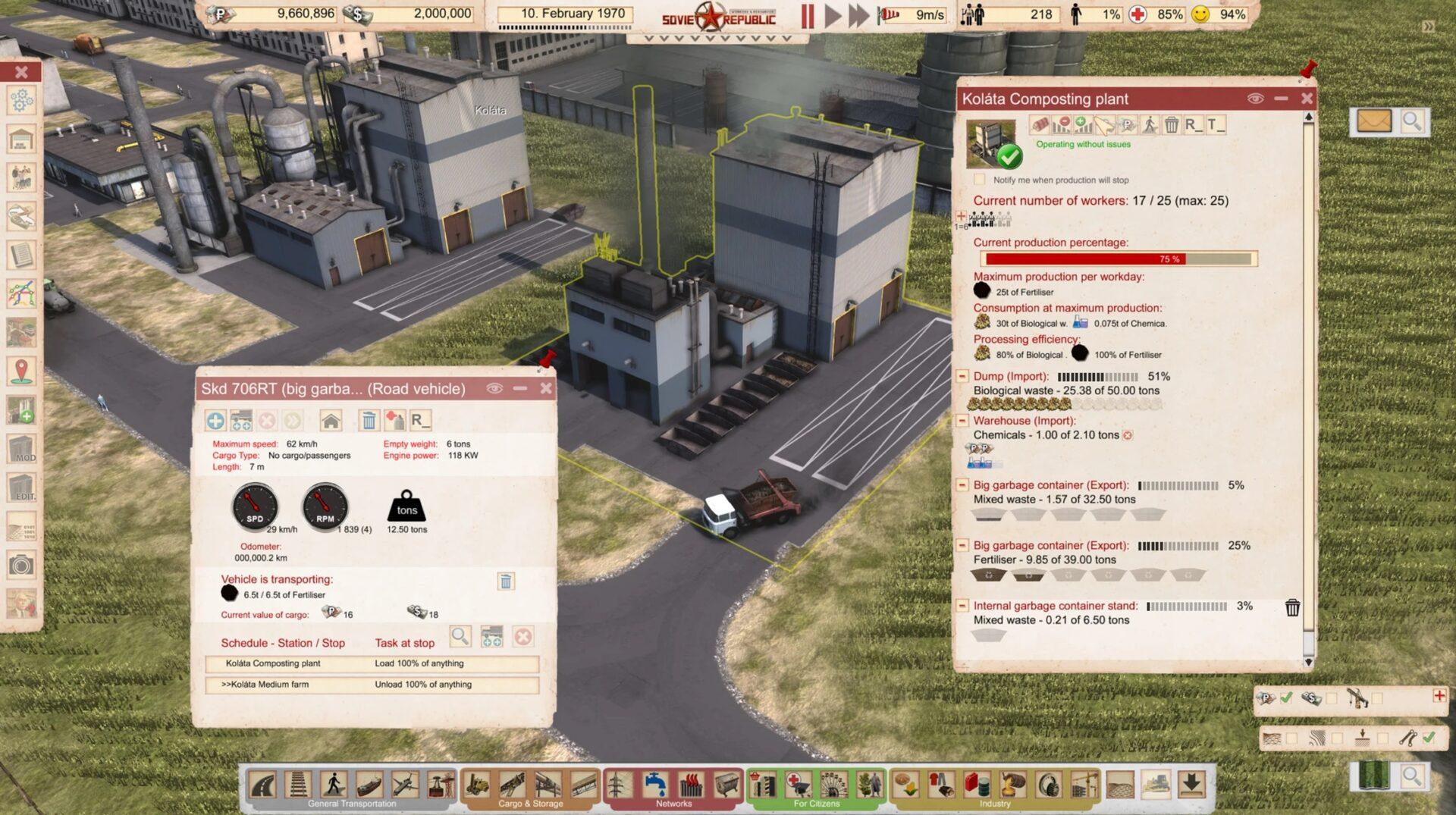Open the railway construction menu
Viewport: 1456px width, 815px height.
point(298,784)
